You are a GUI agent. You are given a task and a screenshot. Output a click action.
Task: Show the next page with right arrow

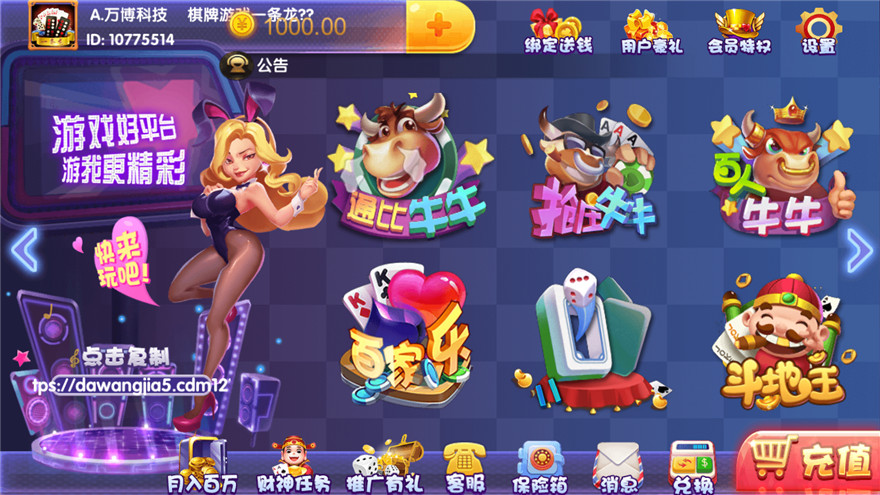[859, 250]
